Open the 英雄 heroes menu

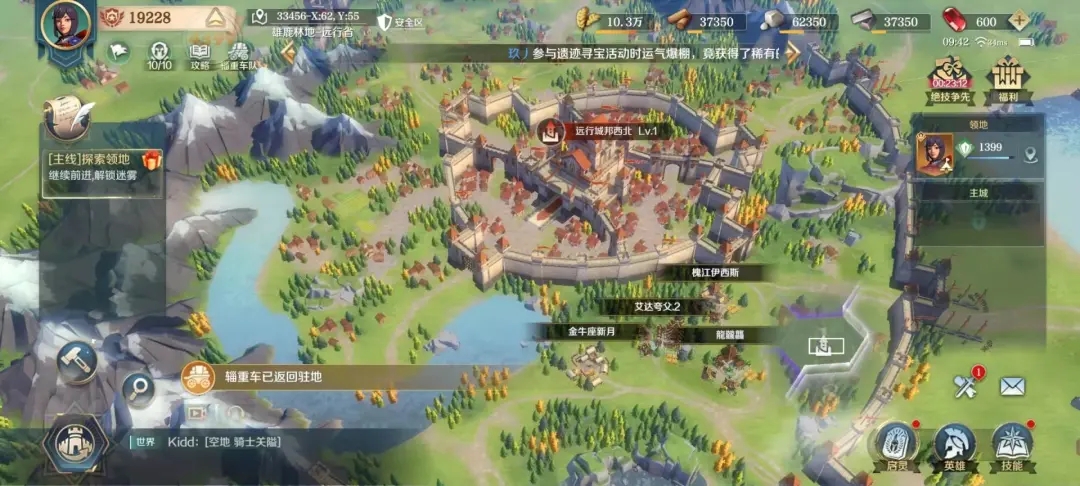[x=954, y=445]
